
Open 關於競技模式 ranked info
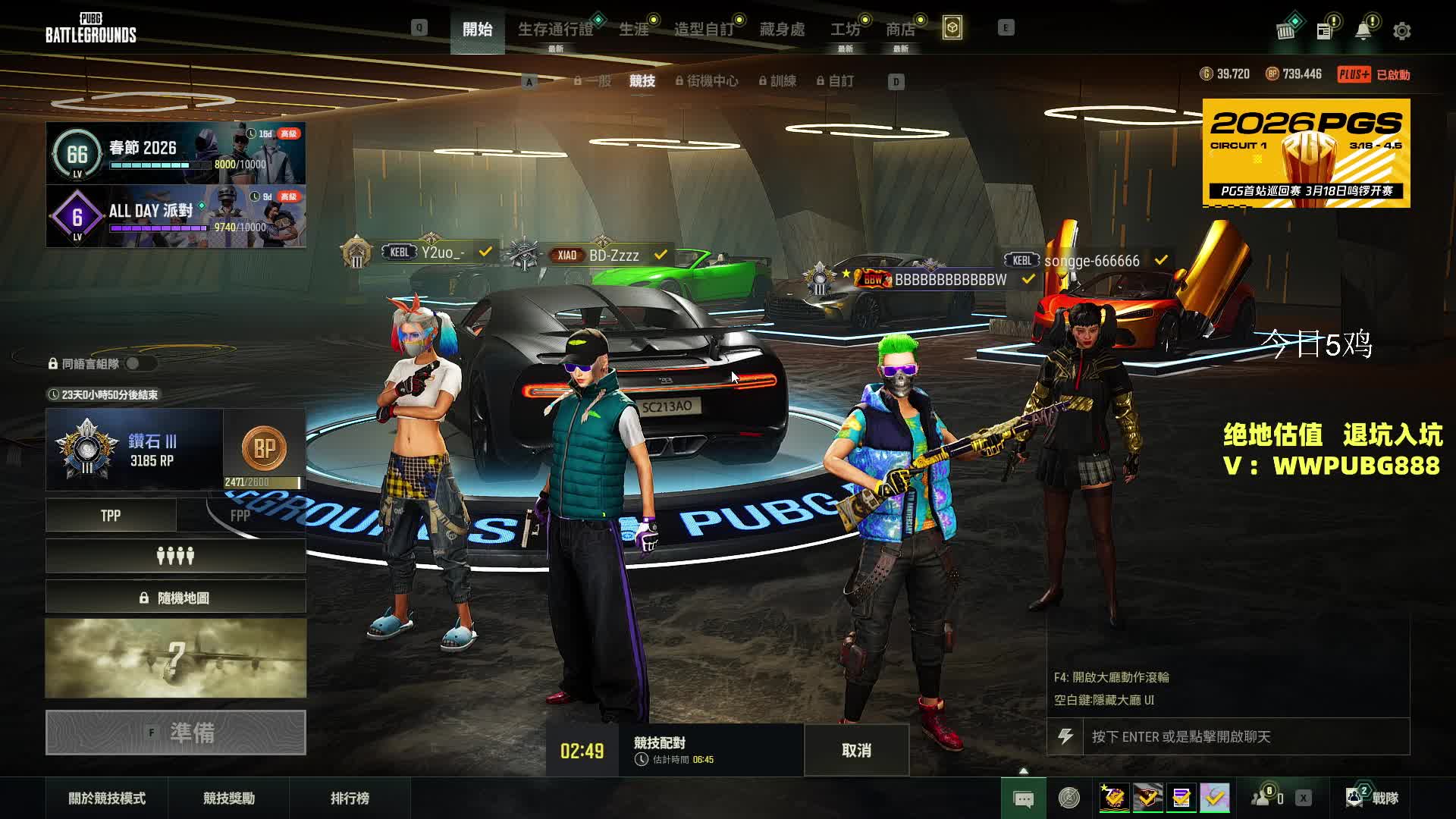point(107,798)
